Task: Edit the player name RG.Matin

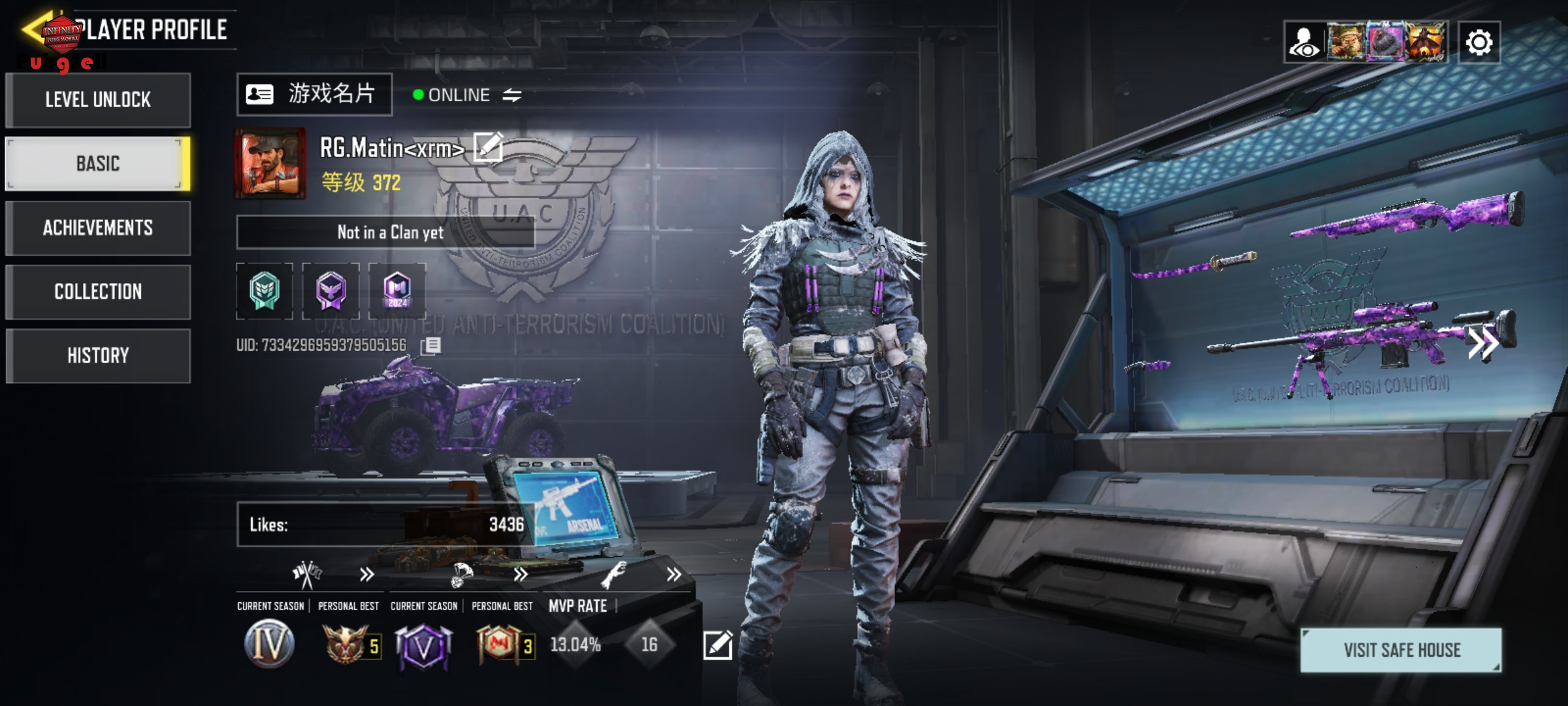Action: [487, 146]
